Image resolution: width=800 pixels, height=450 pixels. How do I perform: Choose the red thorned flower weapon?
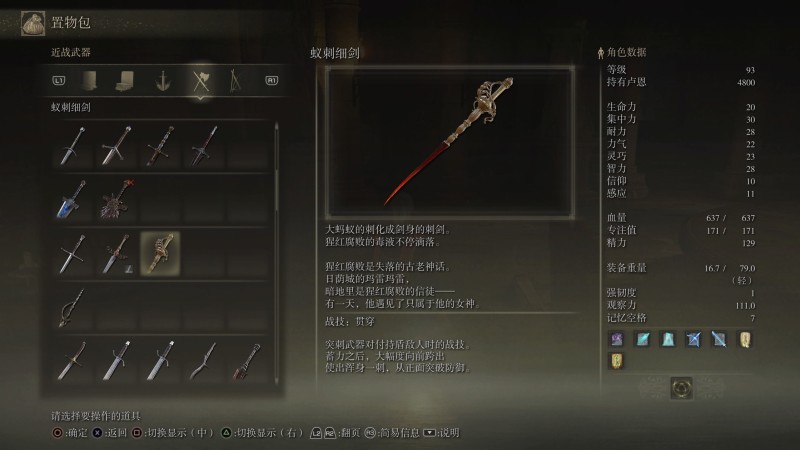pyautogui.click(x=117, y=200)
